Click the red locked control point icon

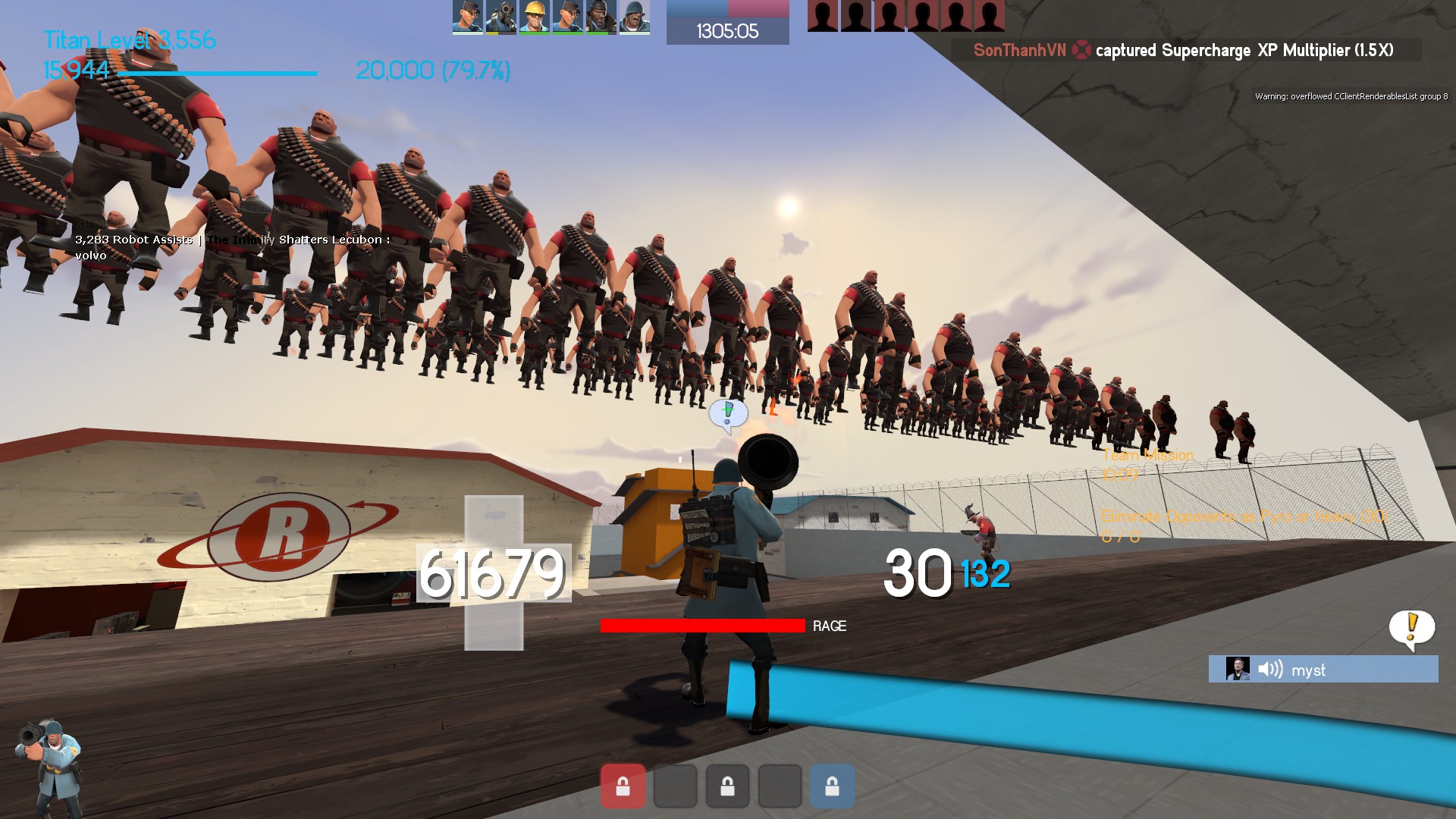coord(623,786)
